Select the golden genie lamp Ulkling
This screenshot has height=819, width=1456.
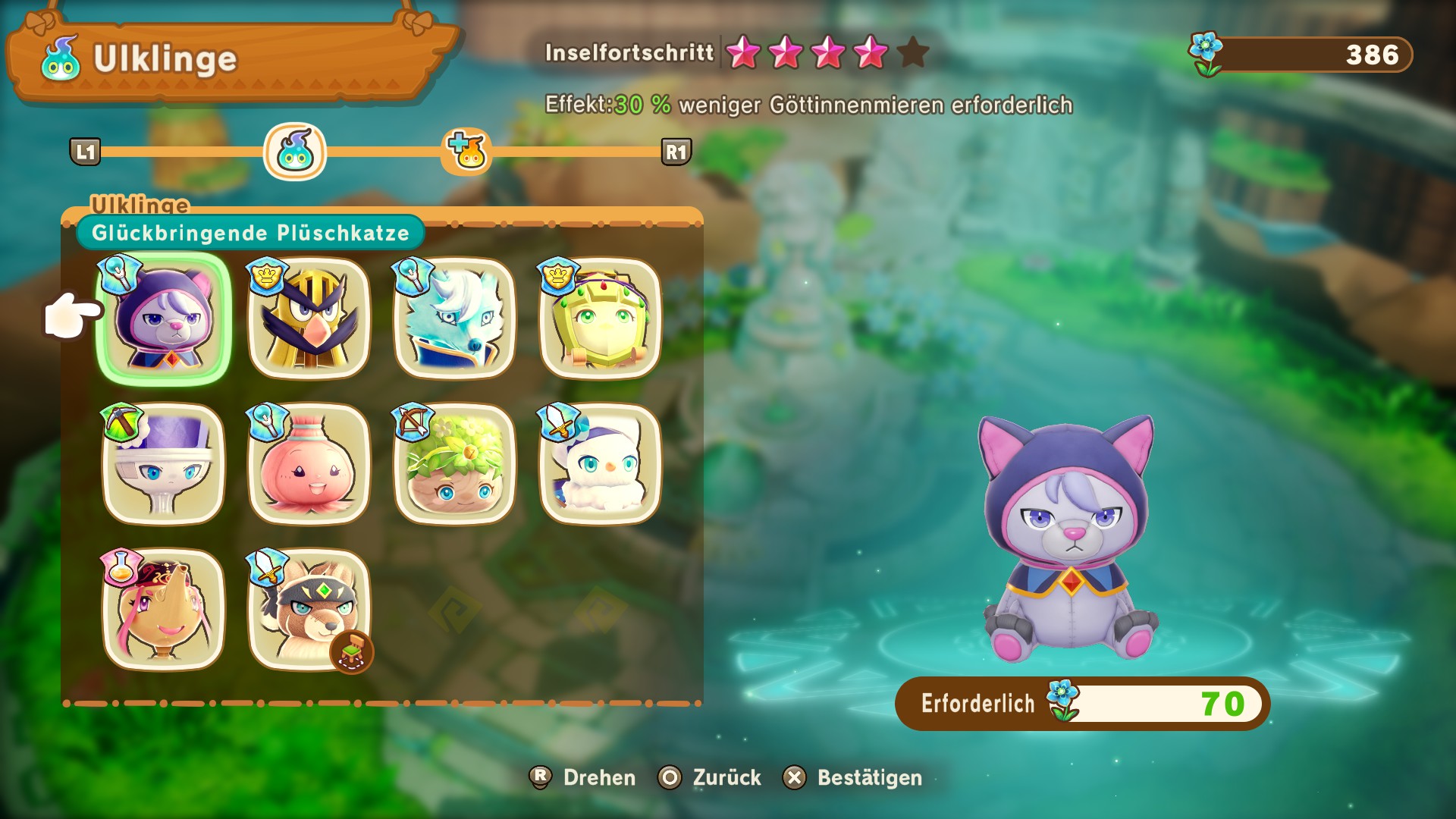click(x=164, y=610)
